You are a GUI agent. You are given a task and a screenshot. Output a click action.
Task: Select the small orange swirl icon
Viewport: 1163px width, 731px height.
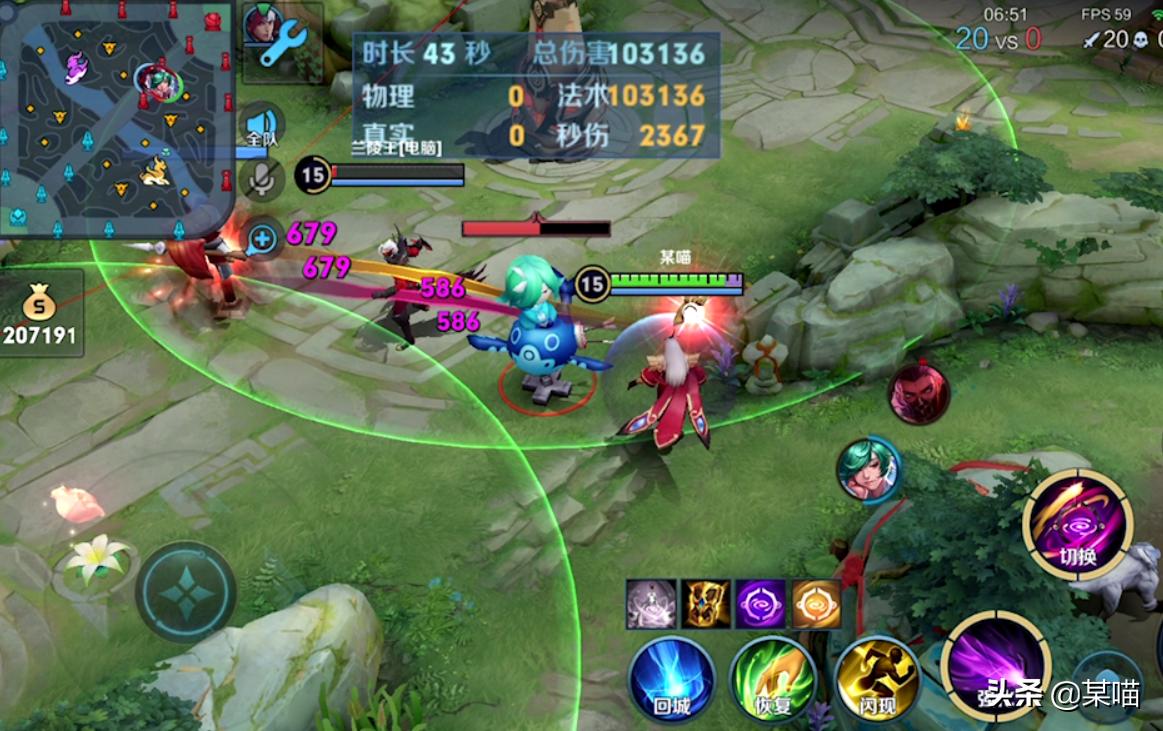816,604
